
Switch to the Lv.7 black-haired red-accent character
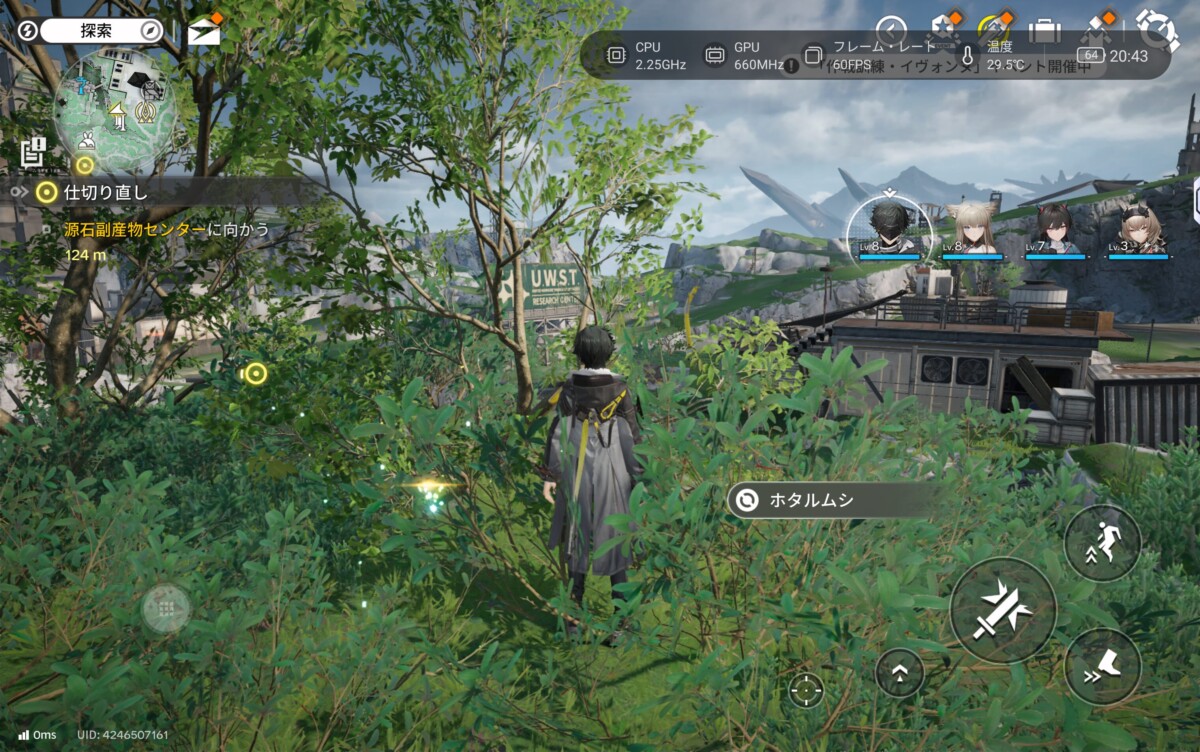click(1054, 230)
